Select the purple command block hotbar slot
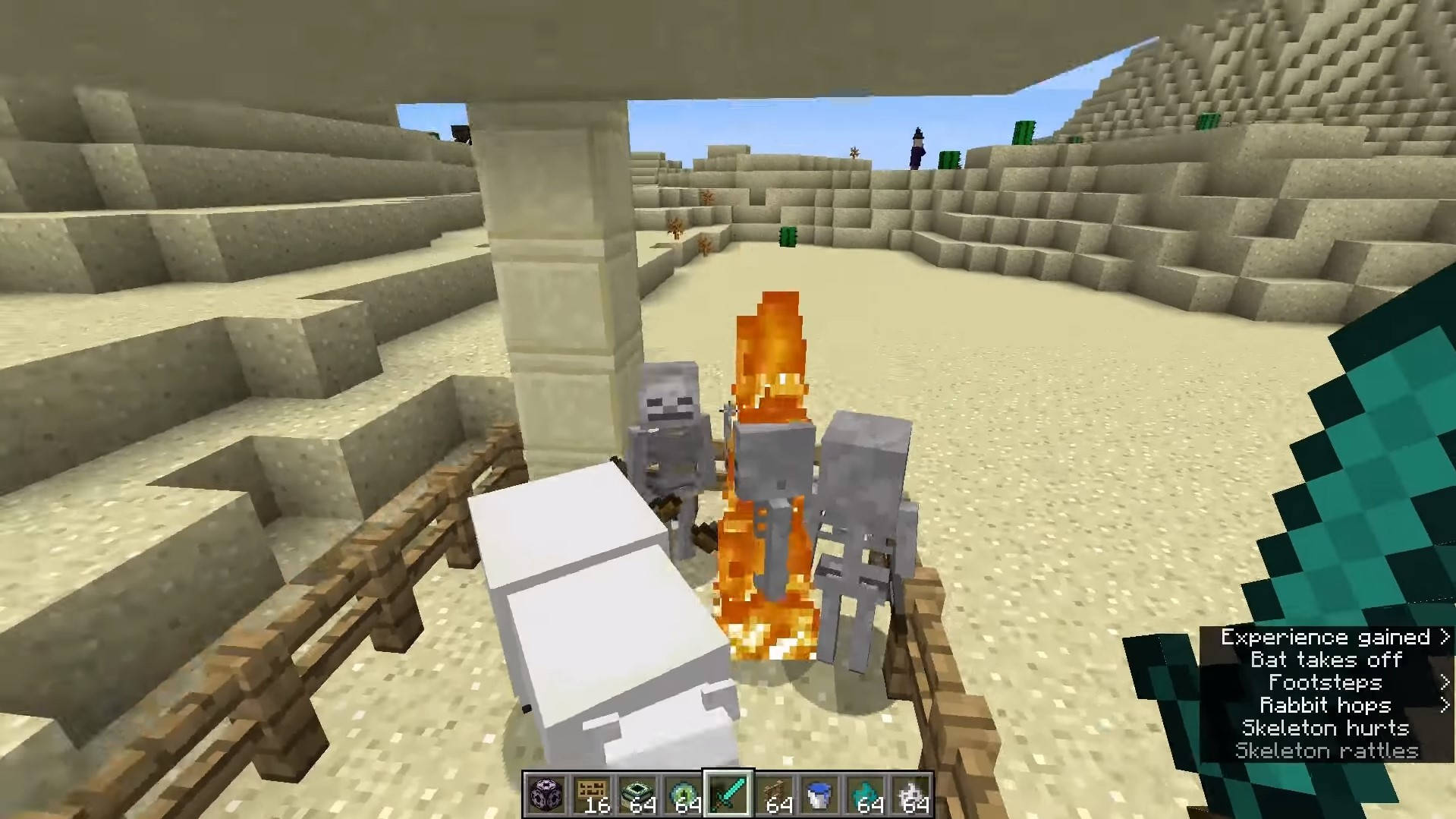This screenshot has height=819, width=1456. 545,795
